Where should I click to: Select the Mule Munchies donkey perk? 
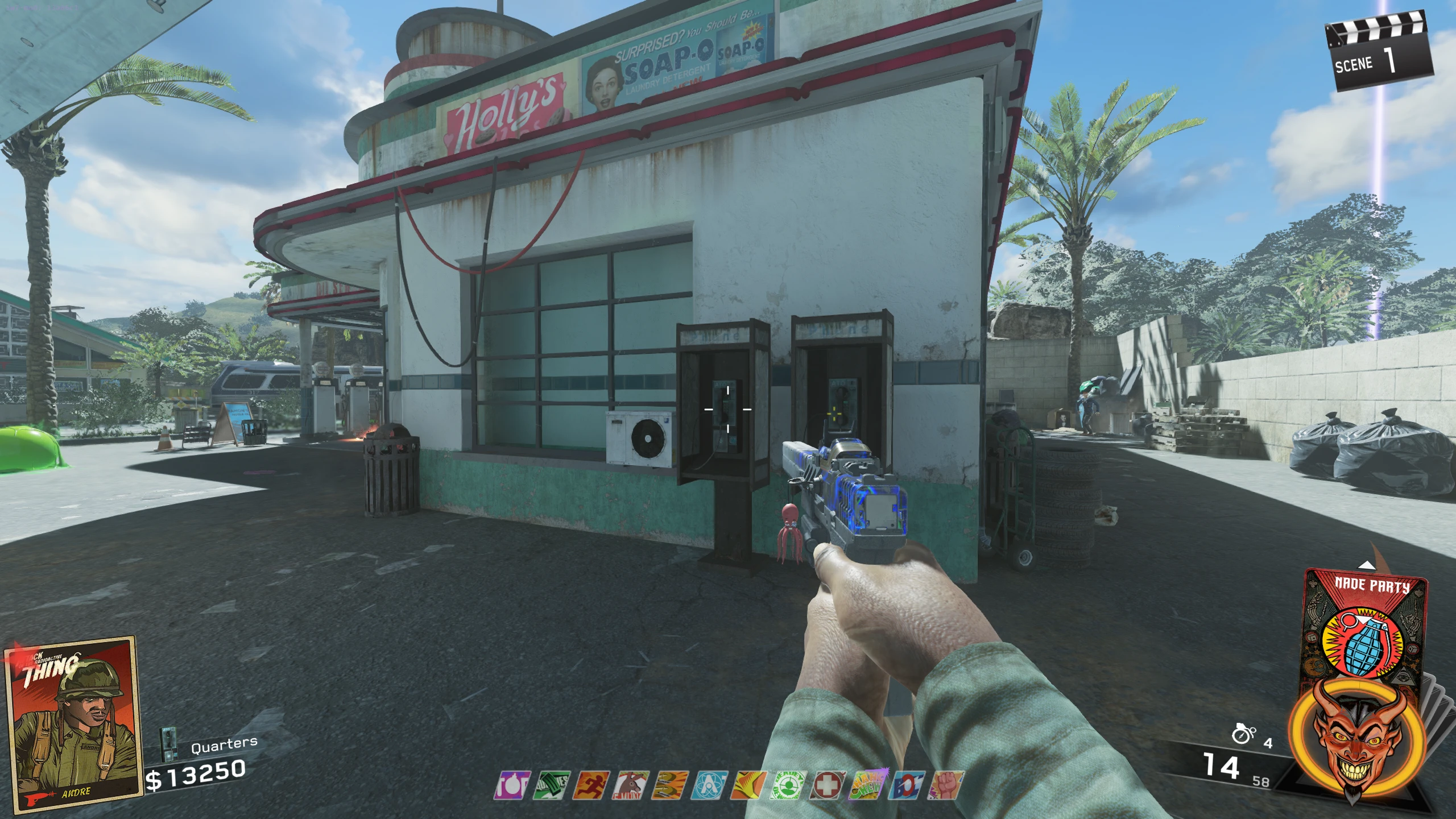point(629,785)
